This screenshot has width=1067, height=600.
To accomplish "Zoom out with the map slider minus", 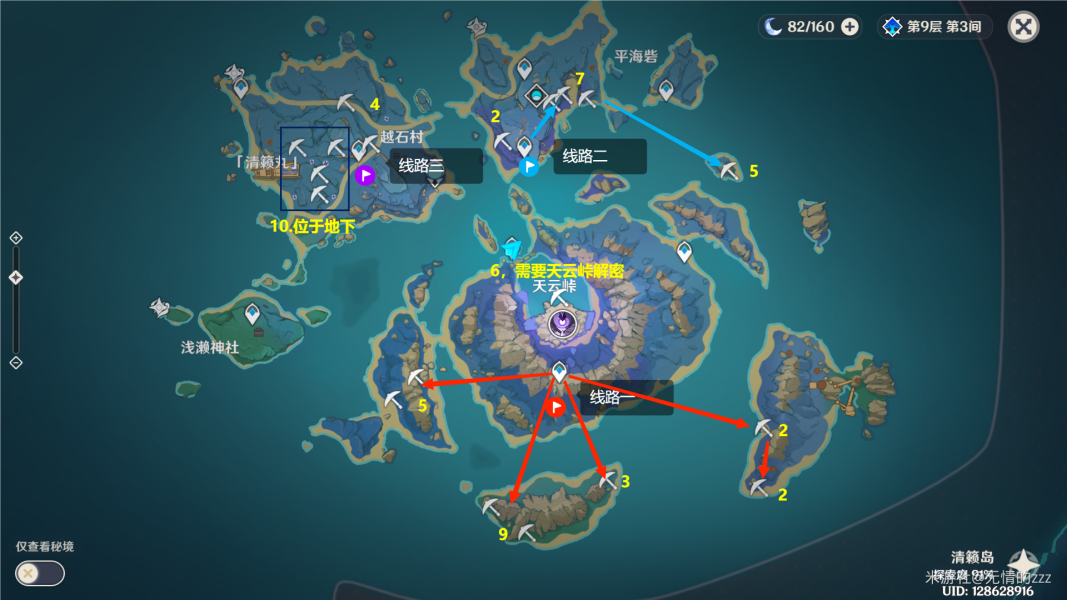I will click(x=15, y=362).
